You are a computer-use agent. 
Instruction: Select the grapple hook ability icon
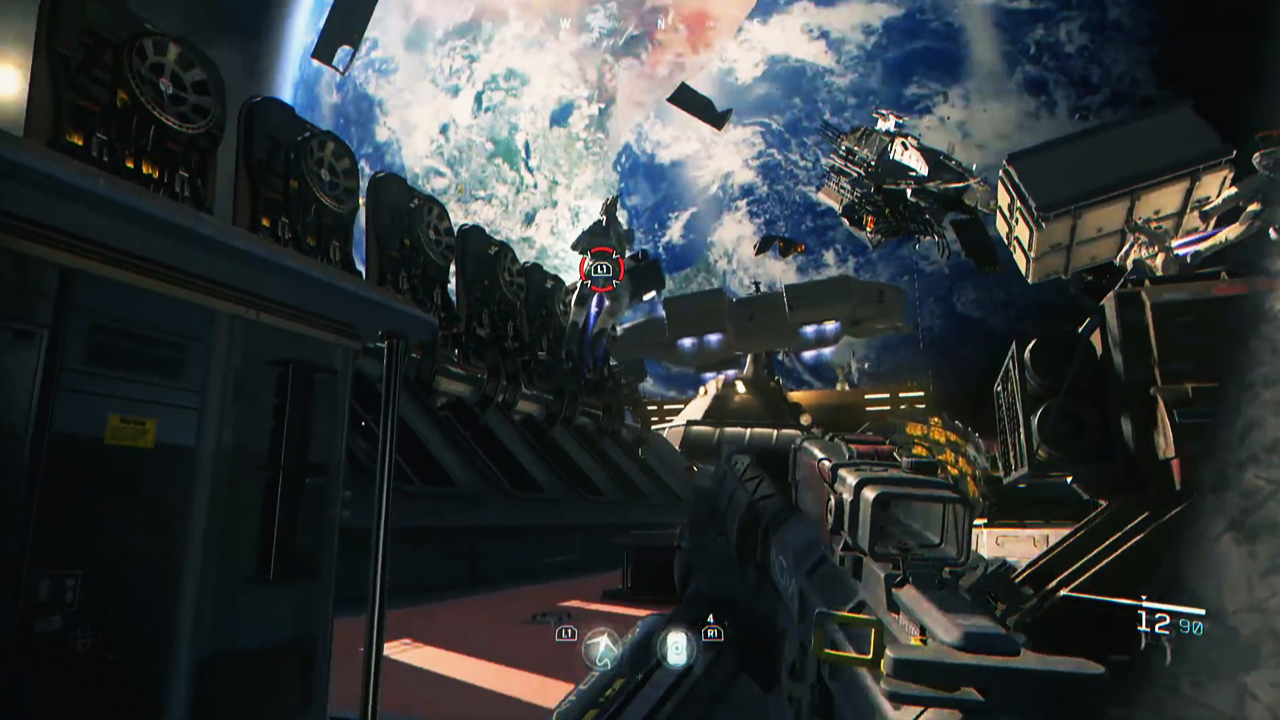[x=601, y=650]
